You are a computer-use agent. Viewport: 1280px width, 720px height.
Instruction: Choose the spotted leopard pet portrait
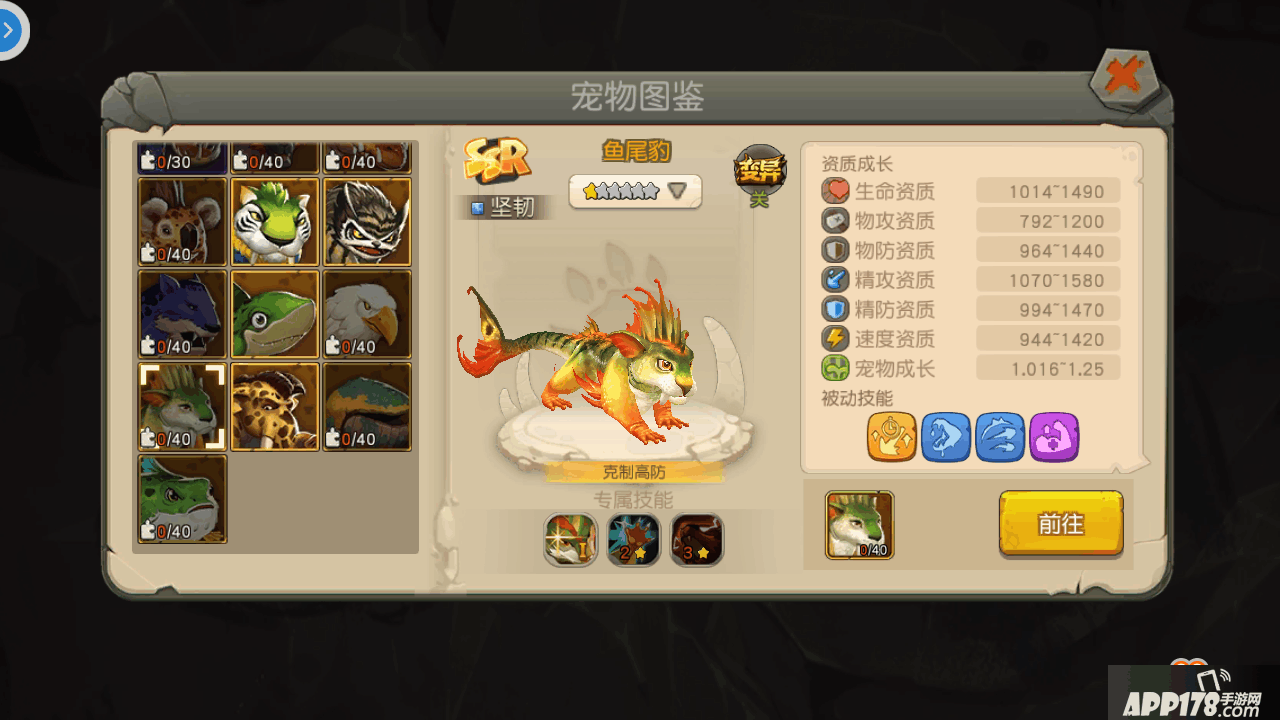point(275,406)
